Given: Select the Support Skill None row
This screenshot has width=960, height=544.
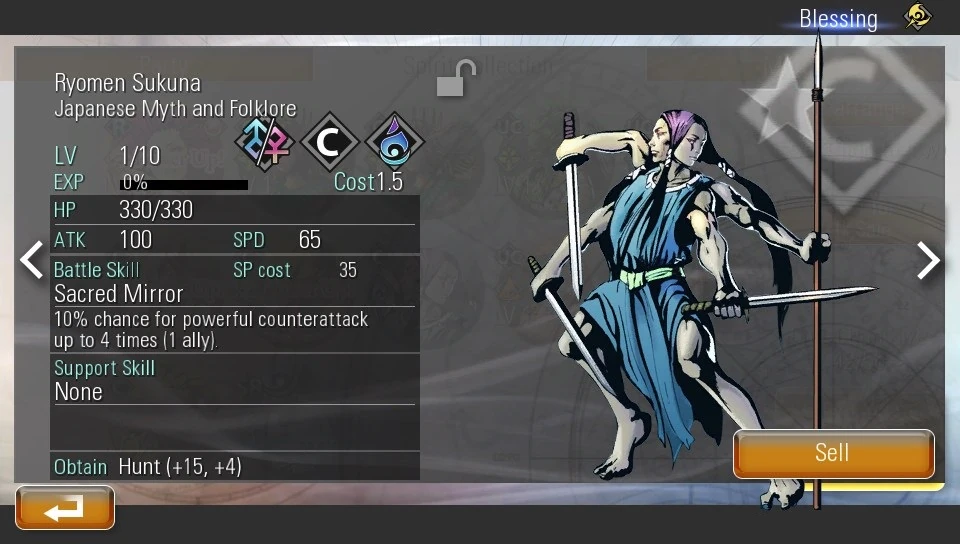Looking at the screenshot, I should click(x=79, y=392).
